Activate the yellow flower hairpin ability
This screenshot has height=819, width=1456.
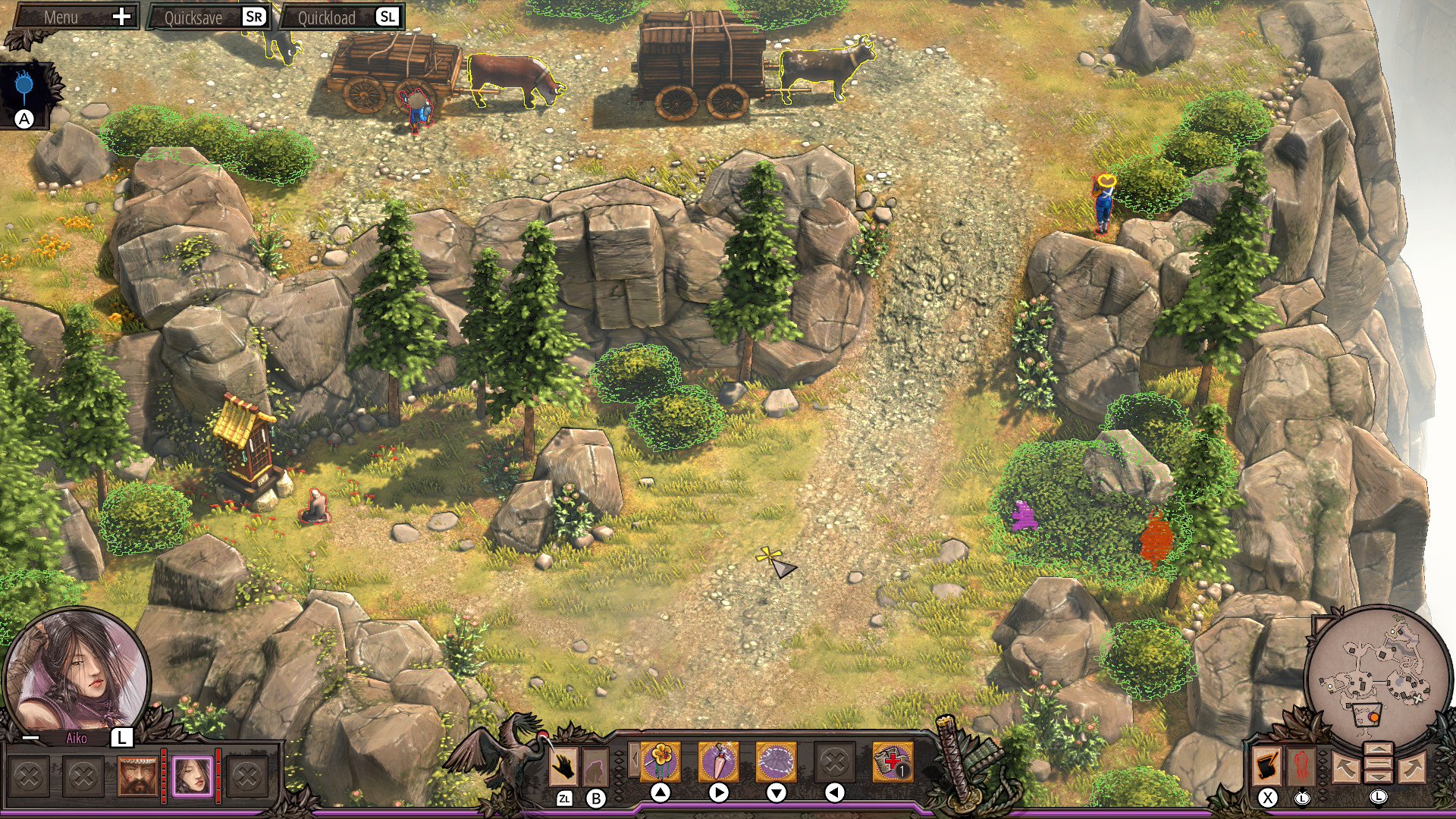click(660, 761)
